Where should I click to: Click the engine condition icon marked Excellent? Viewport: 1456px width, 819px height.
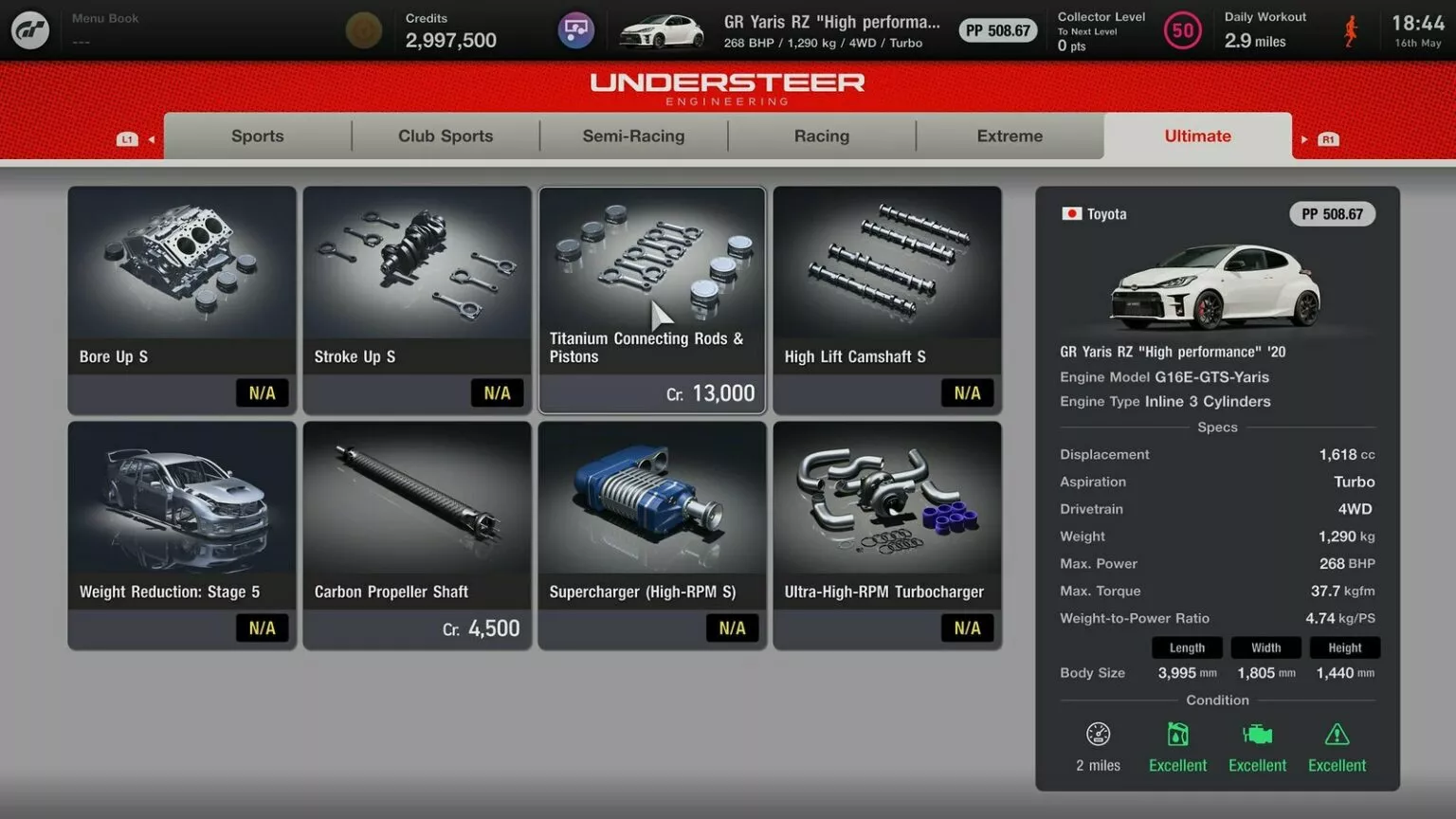[x=1257, y=734]
